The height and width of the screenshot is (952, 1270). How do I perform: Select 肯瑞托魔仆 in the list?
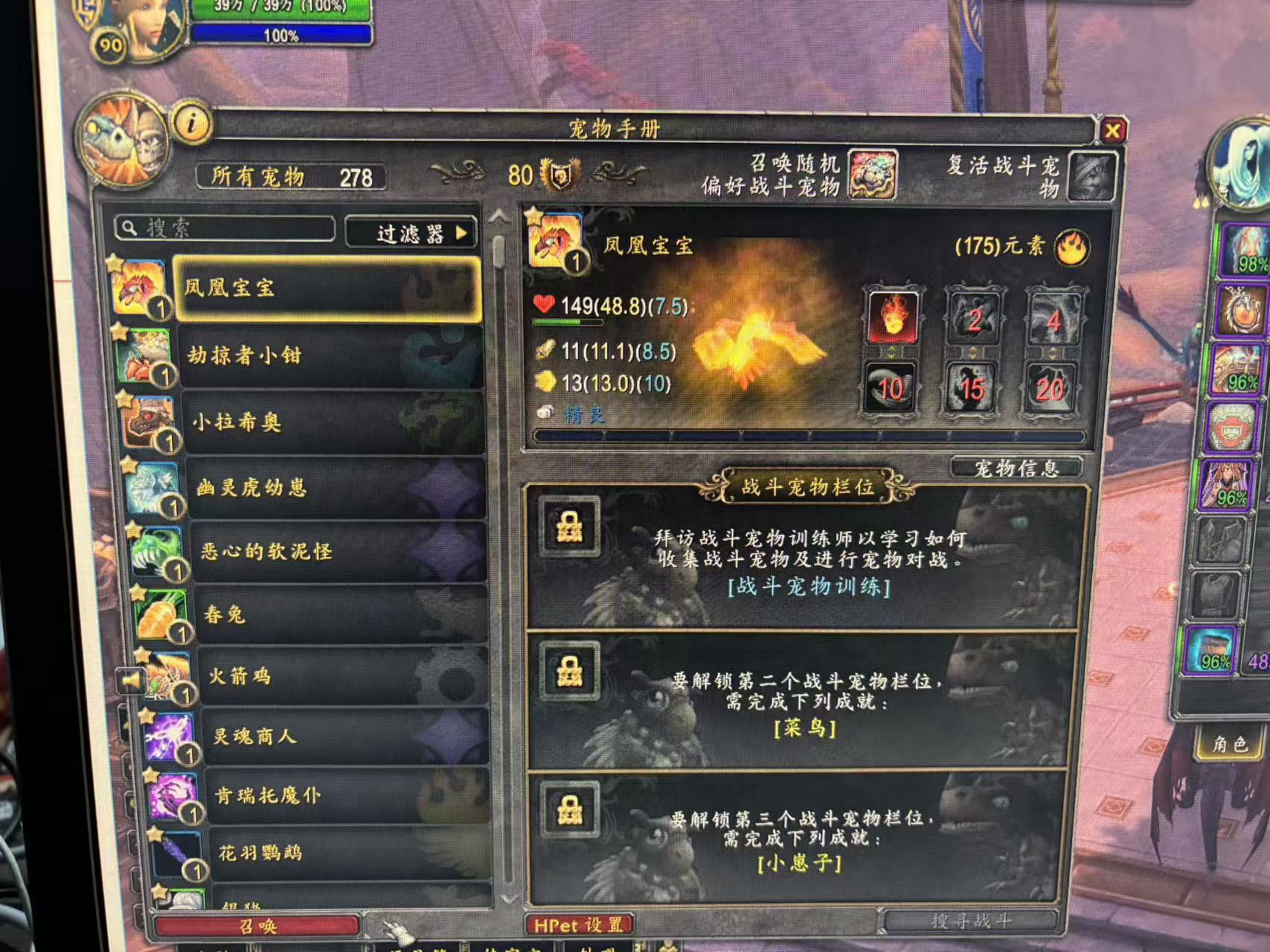tap(348, 796)
